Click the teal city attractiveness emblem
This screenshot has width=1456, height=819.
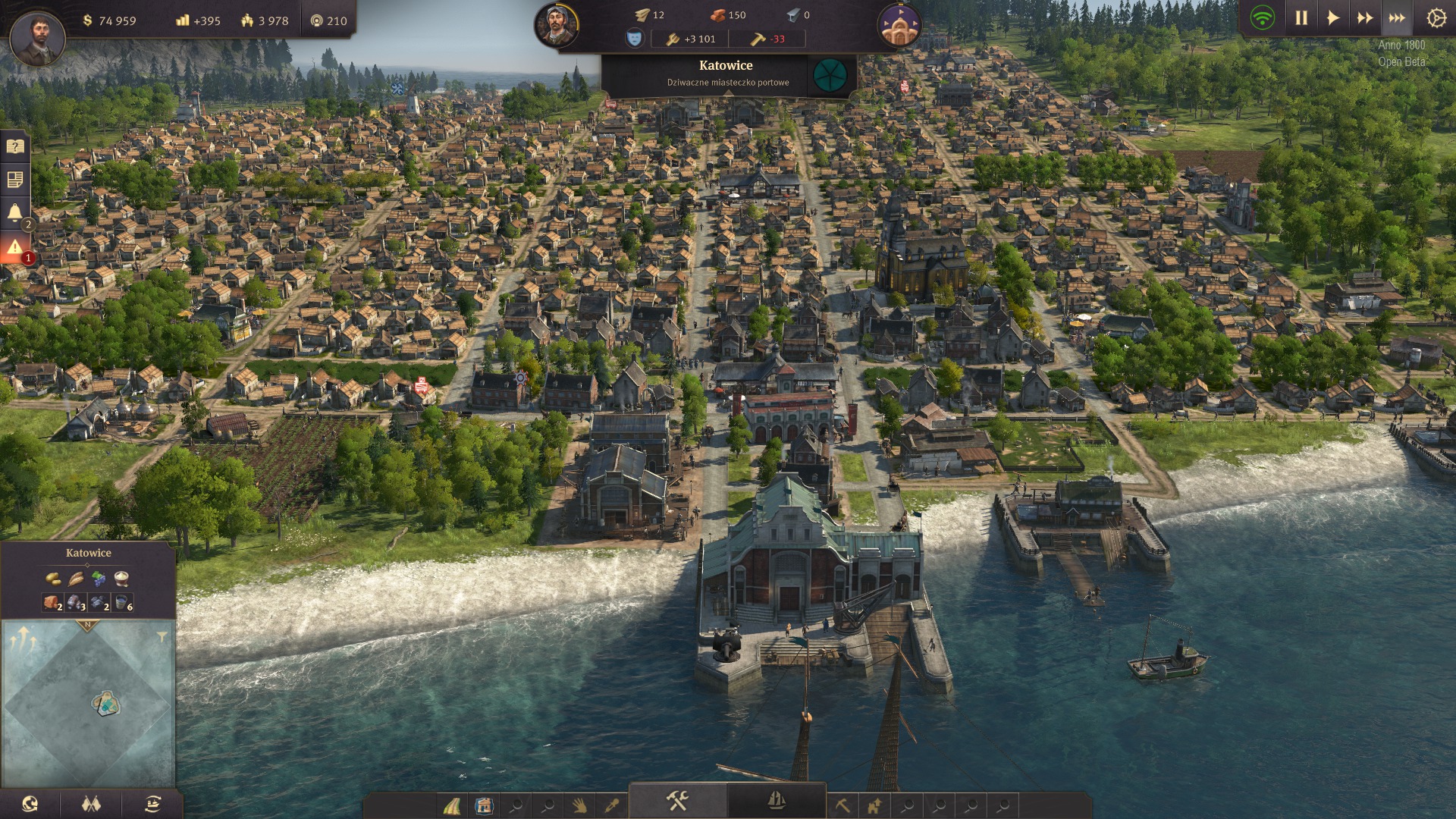pos(830,74)
